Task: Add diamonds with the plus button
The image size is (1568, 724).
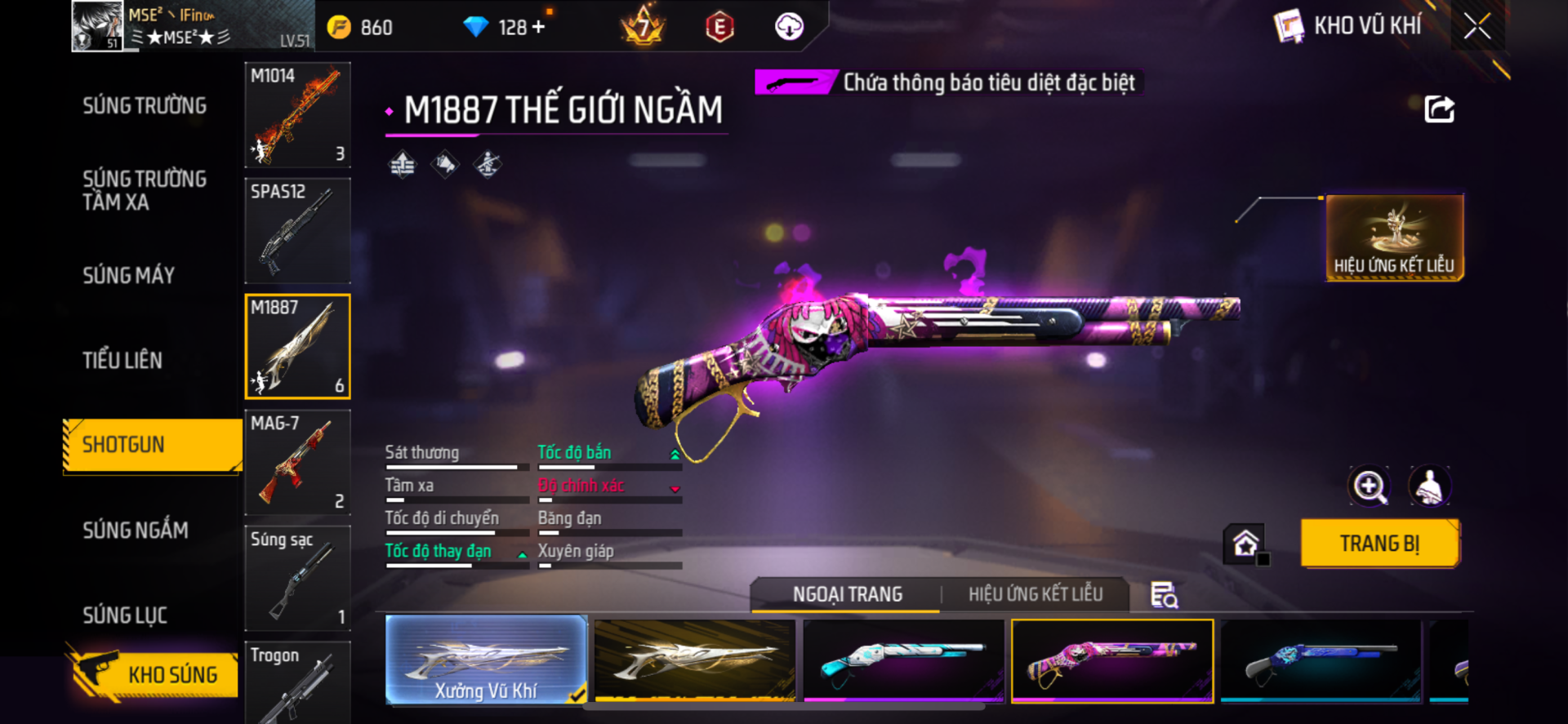Action: [538, 27]
